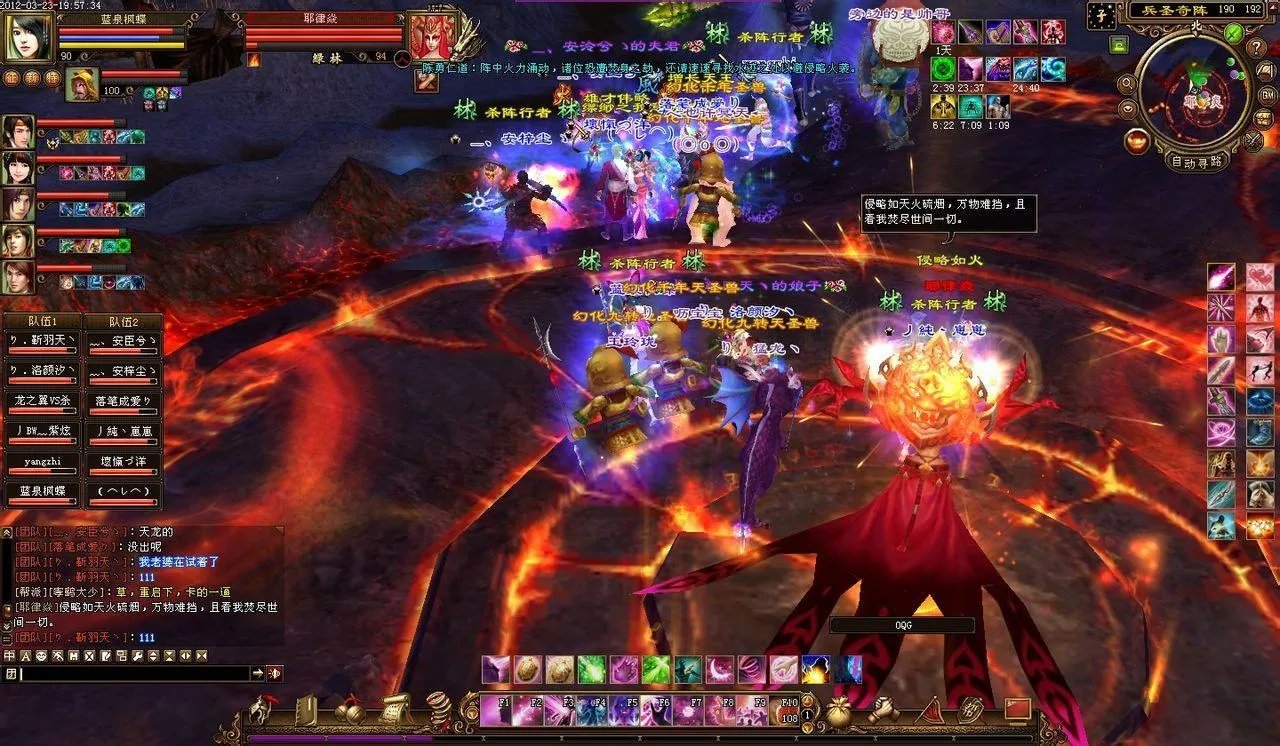Open the handshake social icon on bottom bar
Image resolution: width=1280 pixels, height=746 pixels.
coord(883,711)
